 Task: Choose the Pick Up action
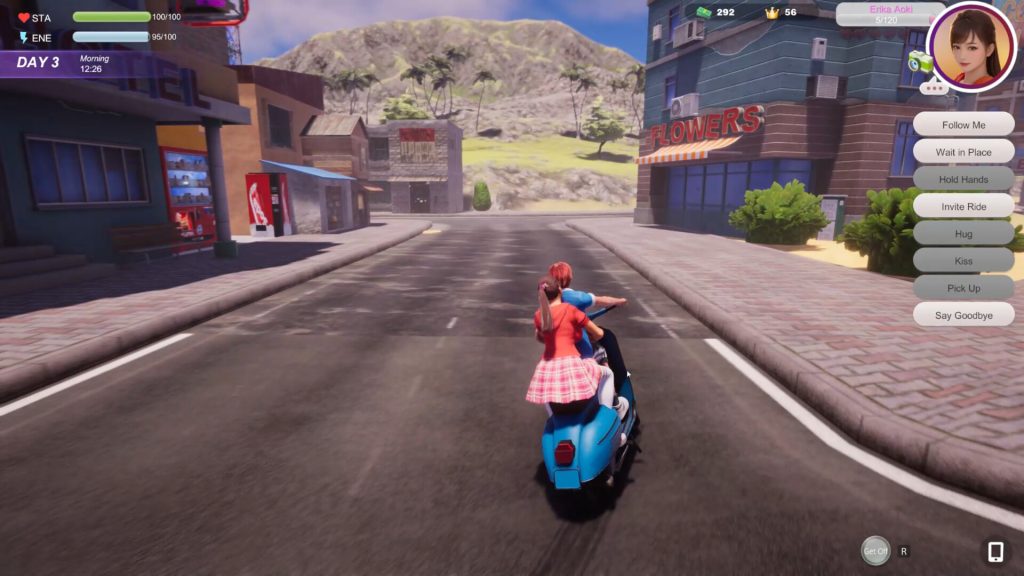[x=963, y=287]
